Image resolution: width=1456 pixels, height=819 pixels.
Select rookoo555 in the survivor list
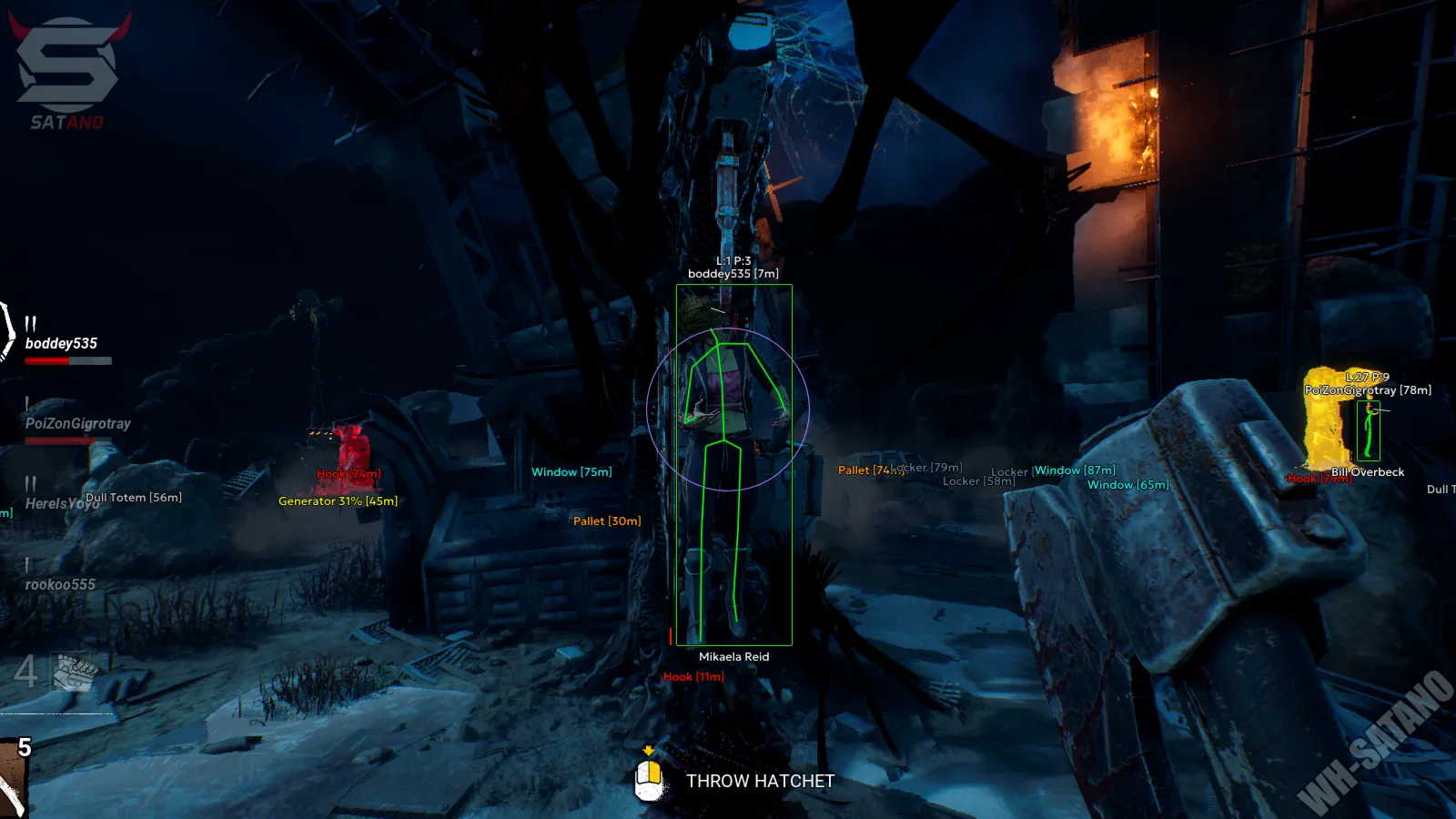pos(60,584)
